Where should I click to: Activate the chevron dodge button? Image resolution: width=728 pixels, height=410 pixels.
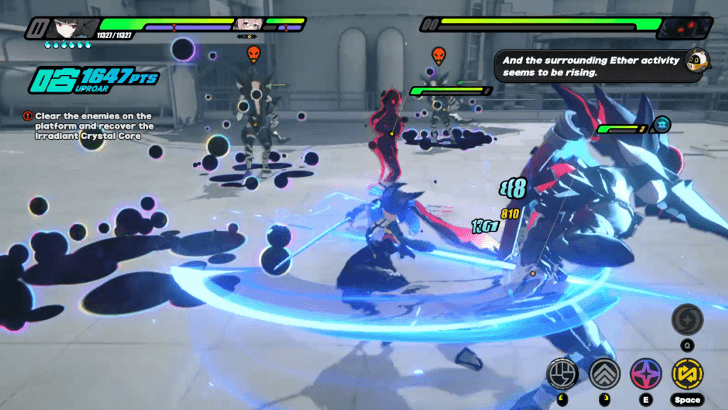(x=604, y=374)
